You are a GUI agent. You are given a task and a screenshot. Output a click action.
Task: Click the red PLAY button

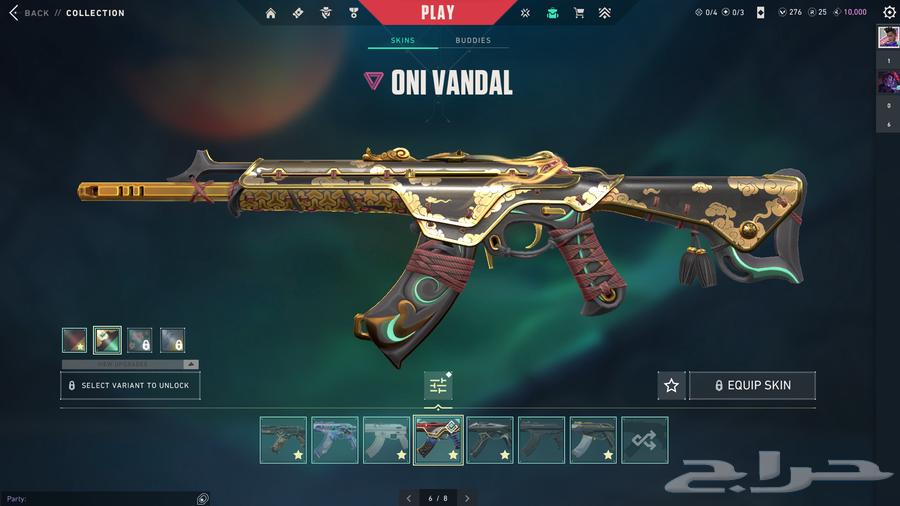click(437, 13)
